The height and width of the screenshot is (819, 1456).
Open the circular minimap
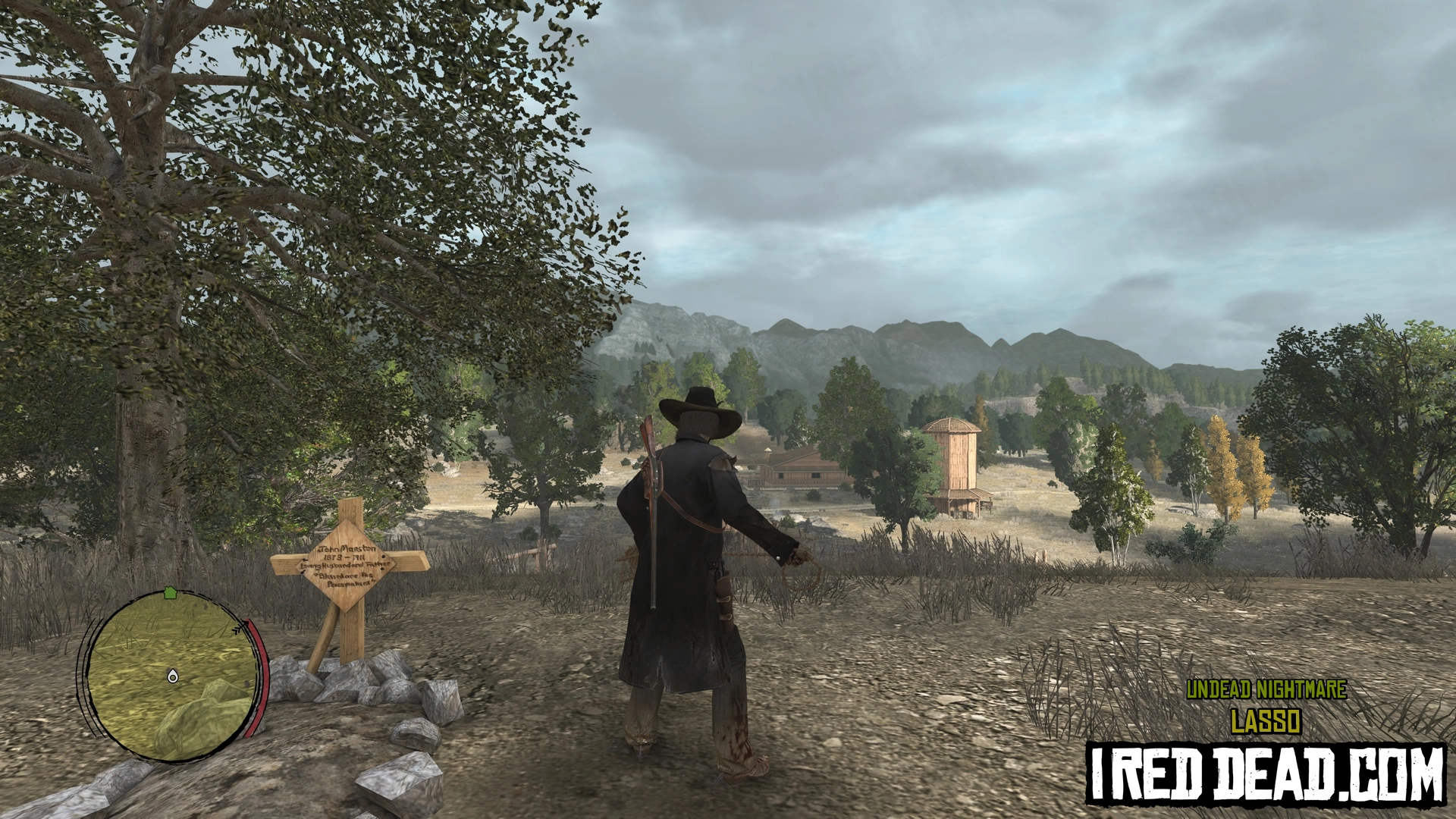[x=171, y=676]
